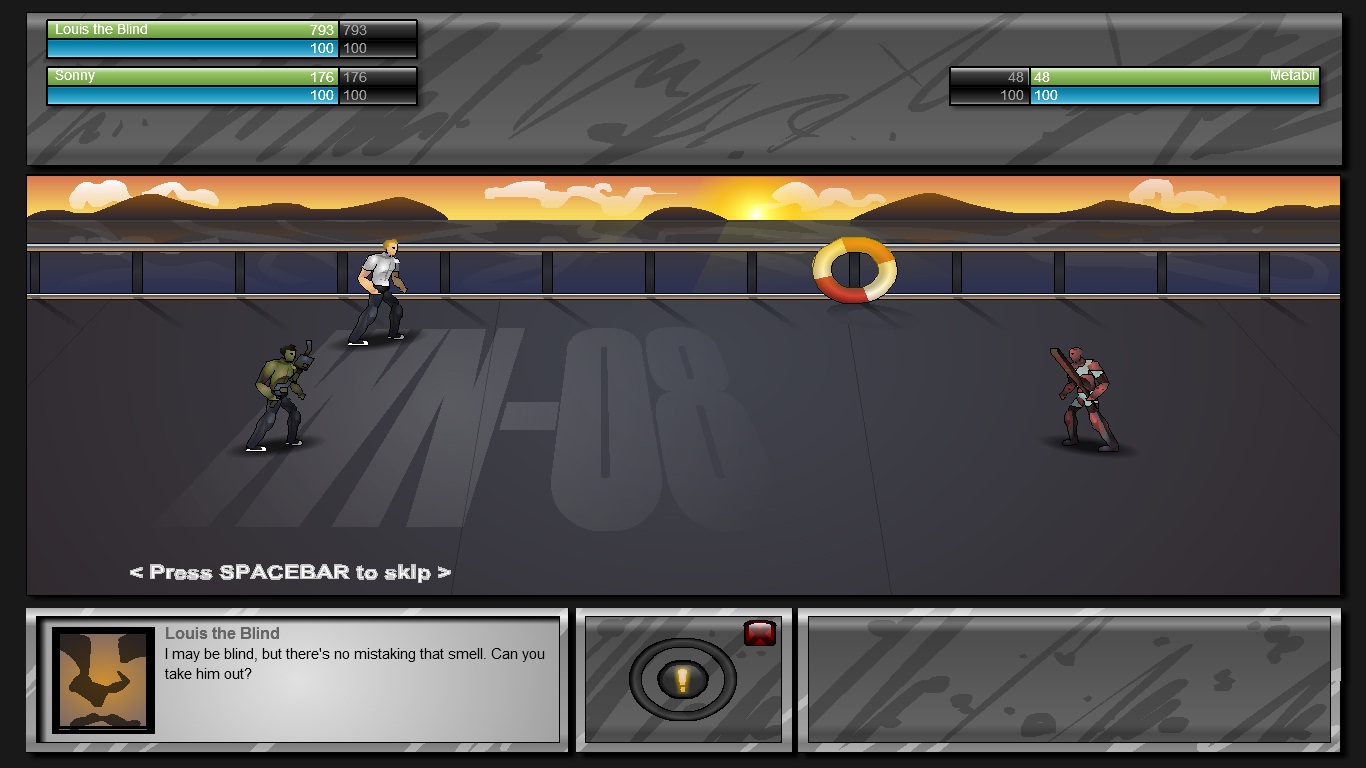Click the Press SPACEBAR to skip prompt
Viewport: 1366px width, 768px height.
pos(288,573)
